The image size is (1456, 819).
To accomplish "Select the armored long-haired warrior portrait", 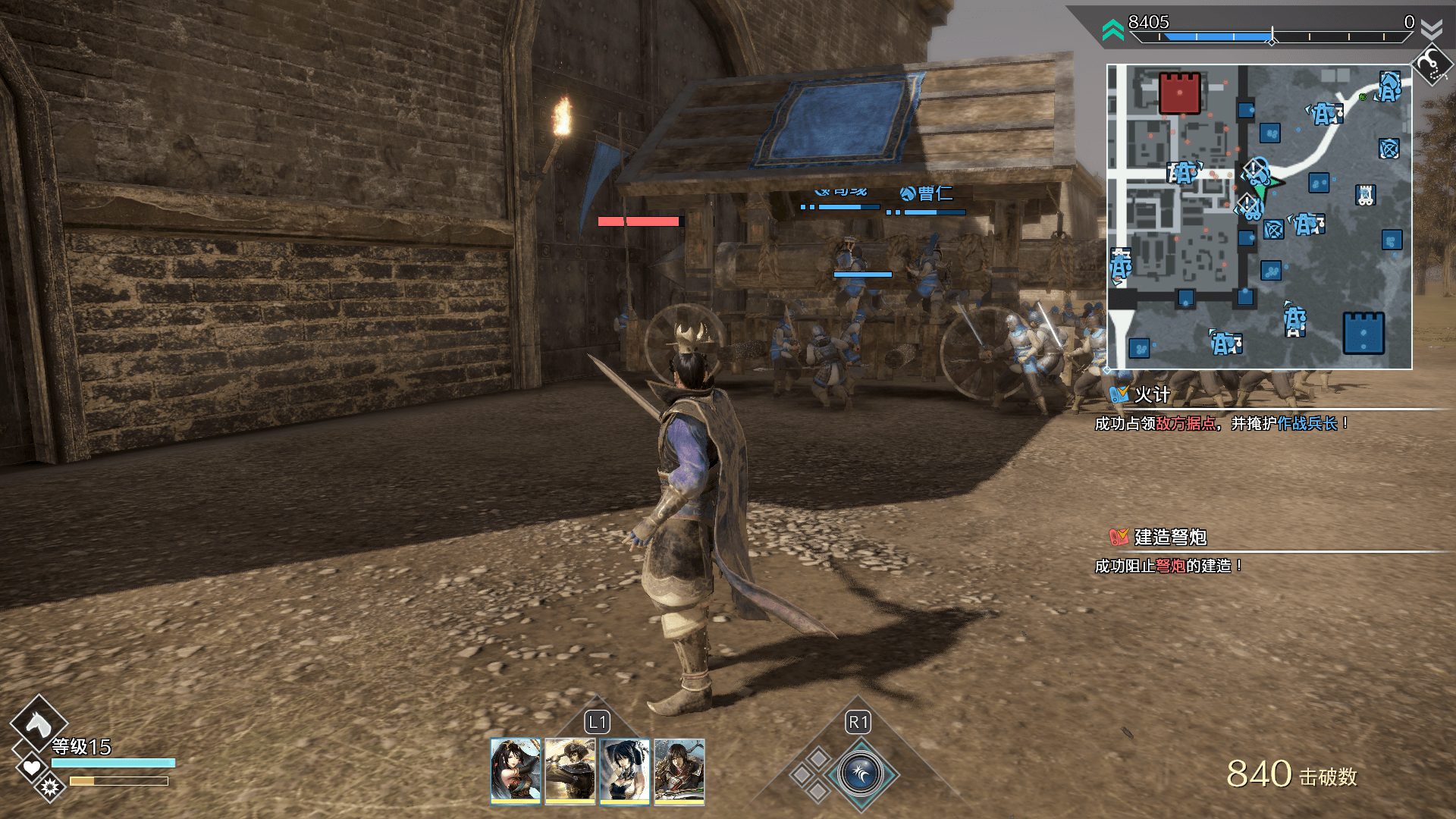I will click(x=679, y=770).
